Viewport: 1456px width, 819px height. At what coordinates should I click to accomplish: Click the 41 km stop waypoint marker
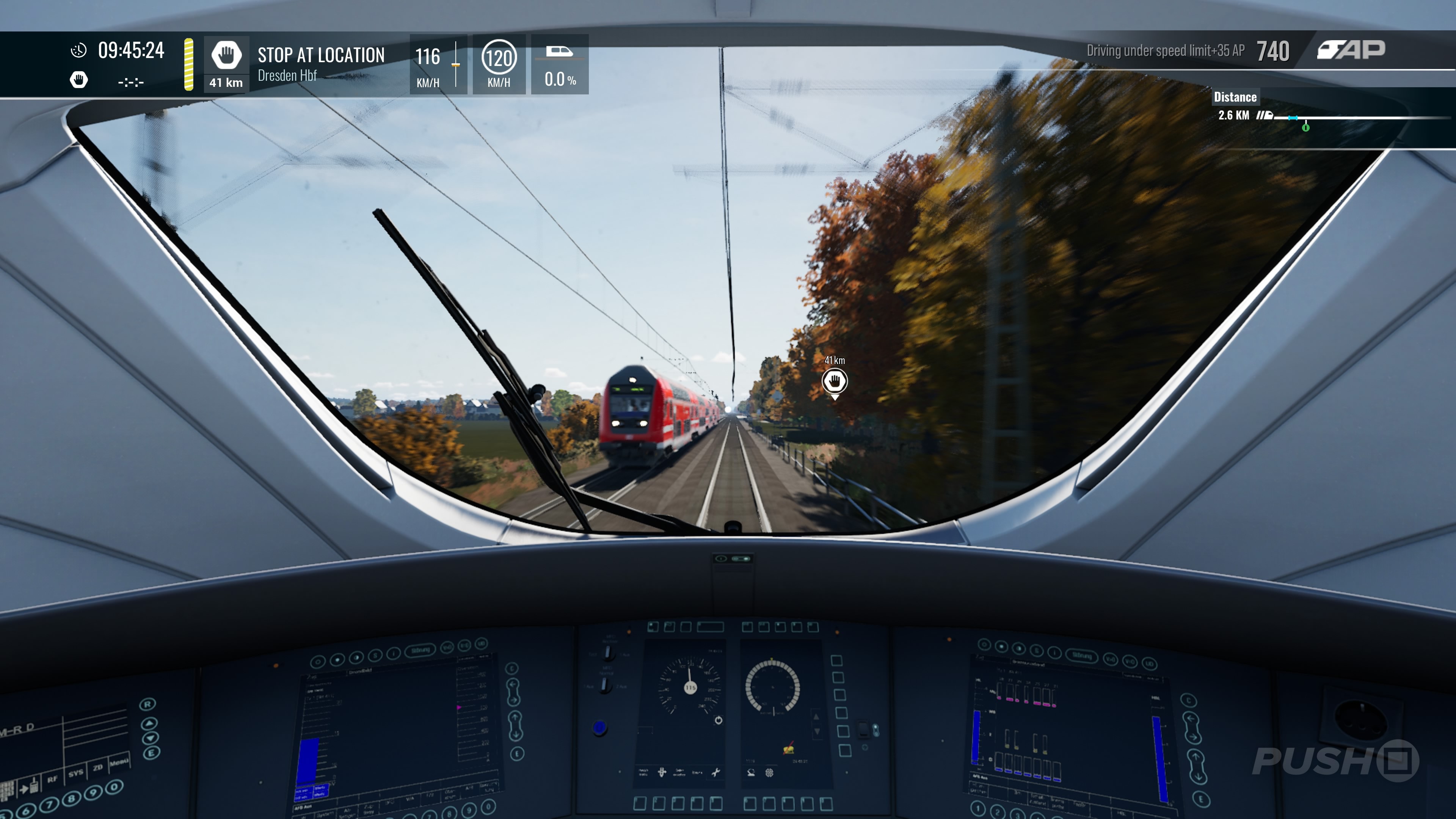tap(834, 381)
